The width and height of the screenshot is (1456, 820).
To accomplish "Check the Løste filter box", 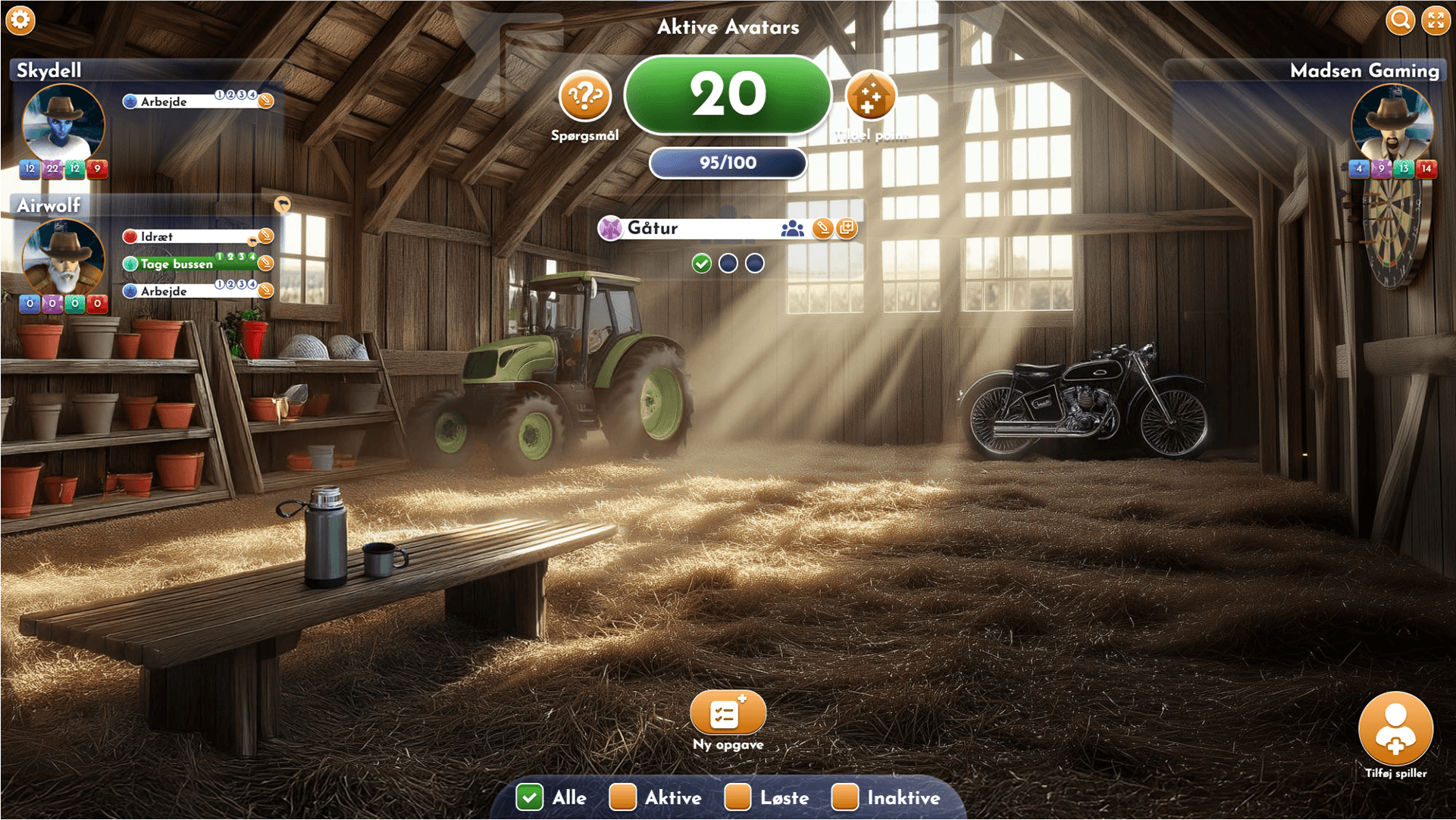I will (x=737, y=797).
